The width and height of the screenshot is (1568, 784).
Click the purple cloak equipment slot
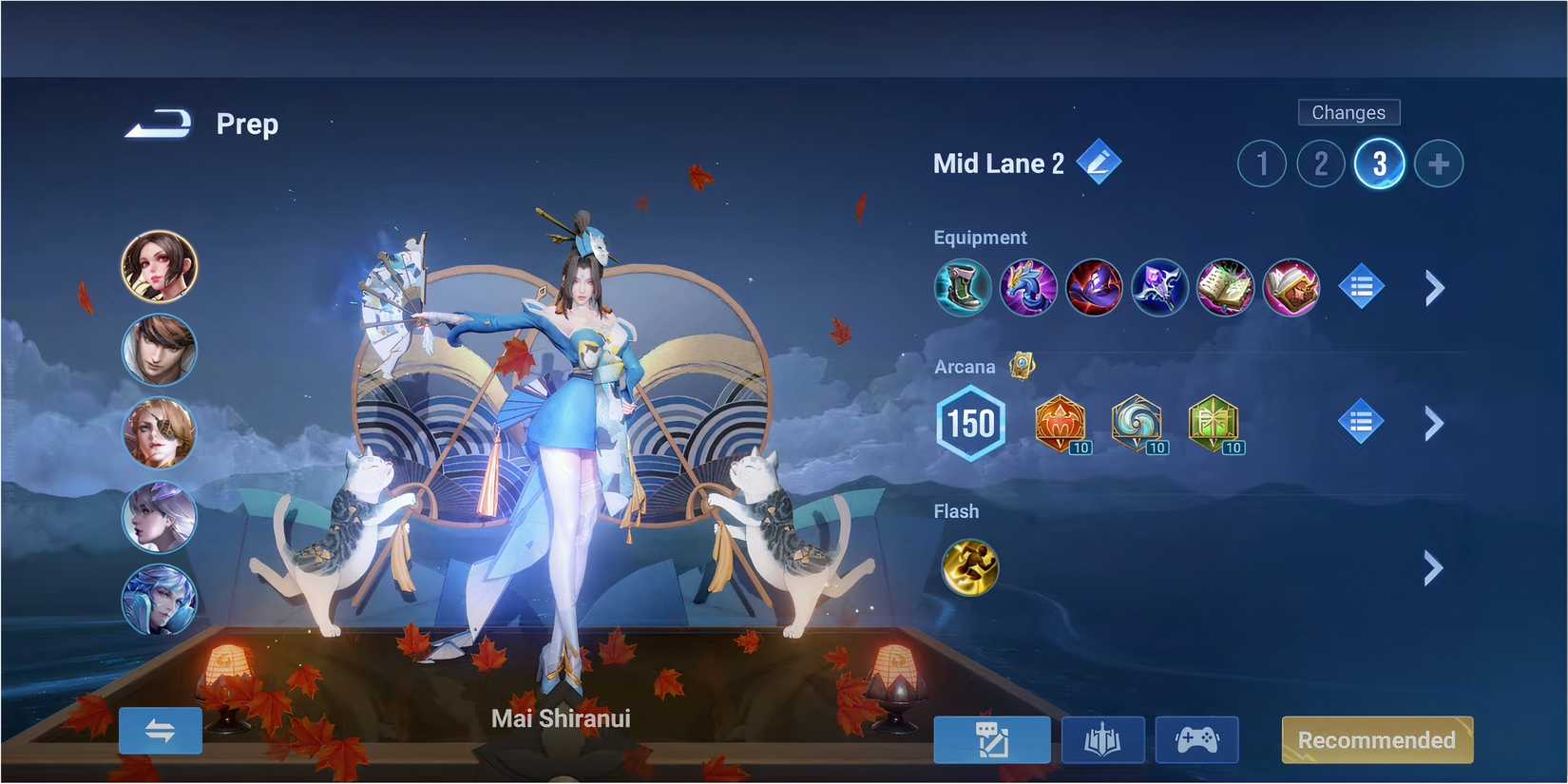pos(1094,288)
